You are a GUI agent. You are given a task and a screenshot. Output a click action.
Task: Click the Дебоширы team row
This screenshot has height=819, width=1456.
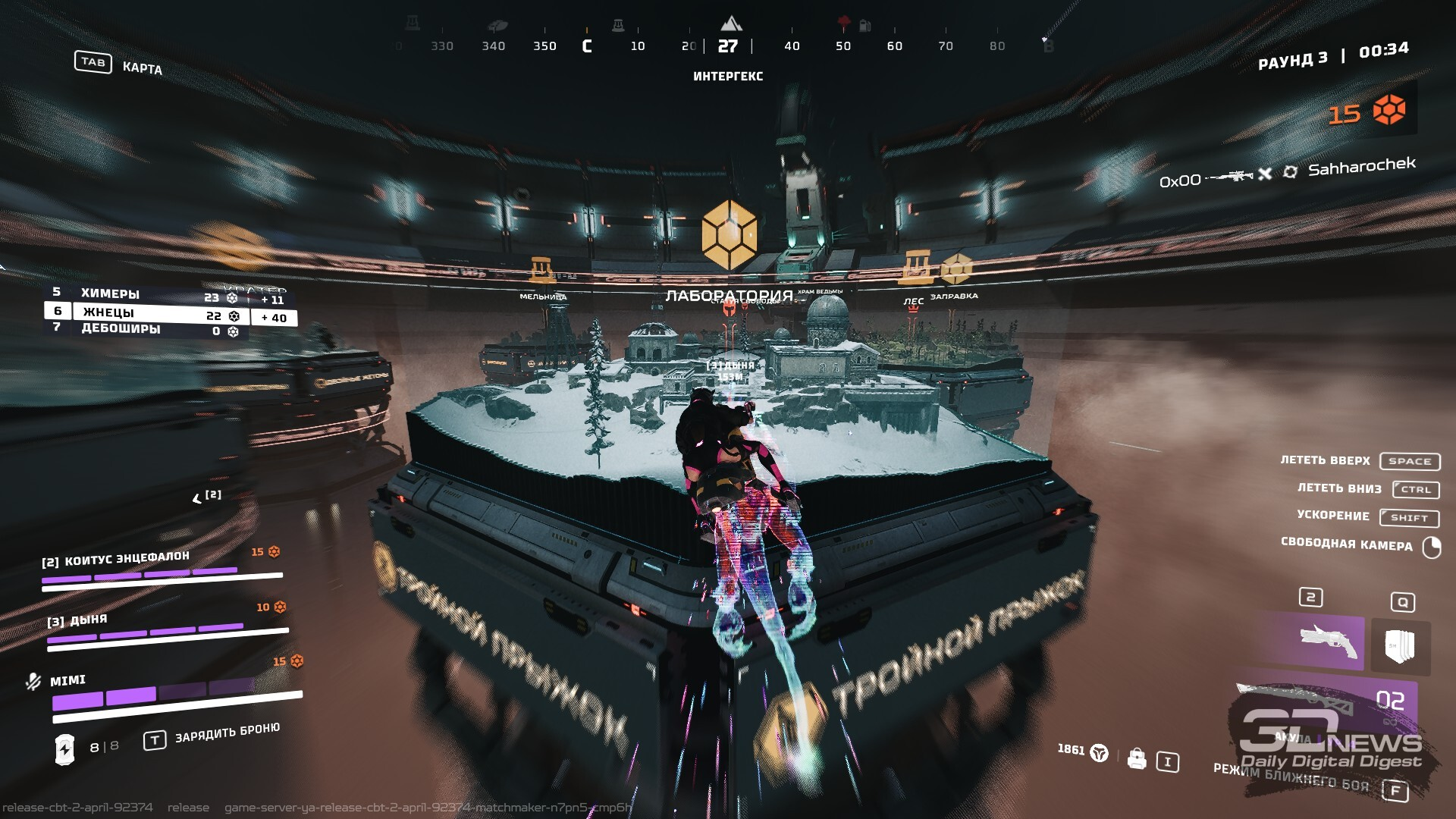pos(144,330)
